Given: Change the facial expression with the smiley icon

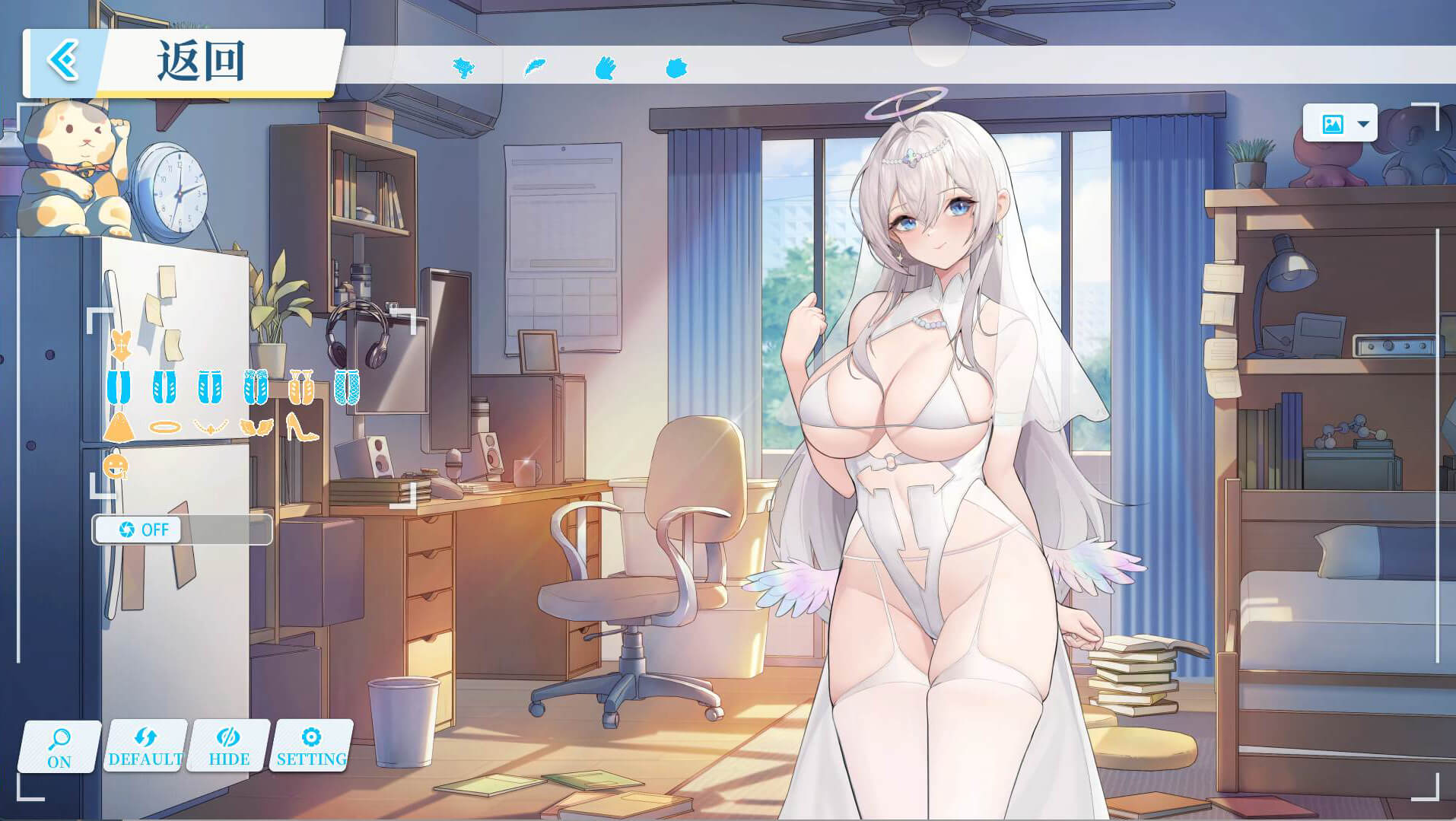Looking at the screenshot, I should pyautogui.click(x=116, y=466).
